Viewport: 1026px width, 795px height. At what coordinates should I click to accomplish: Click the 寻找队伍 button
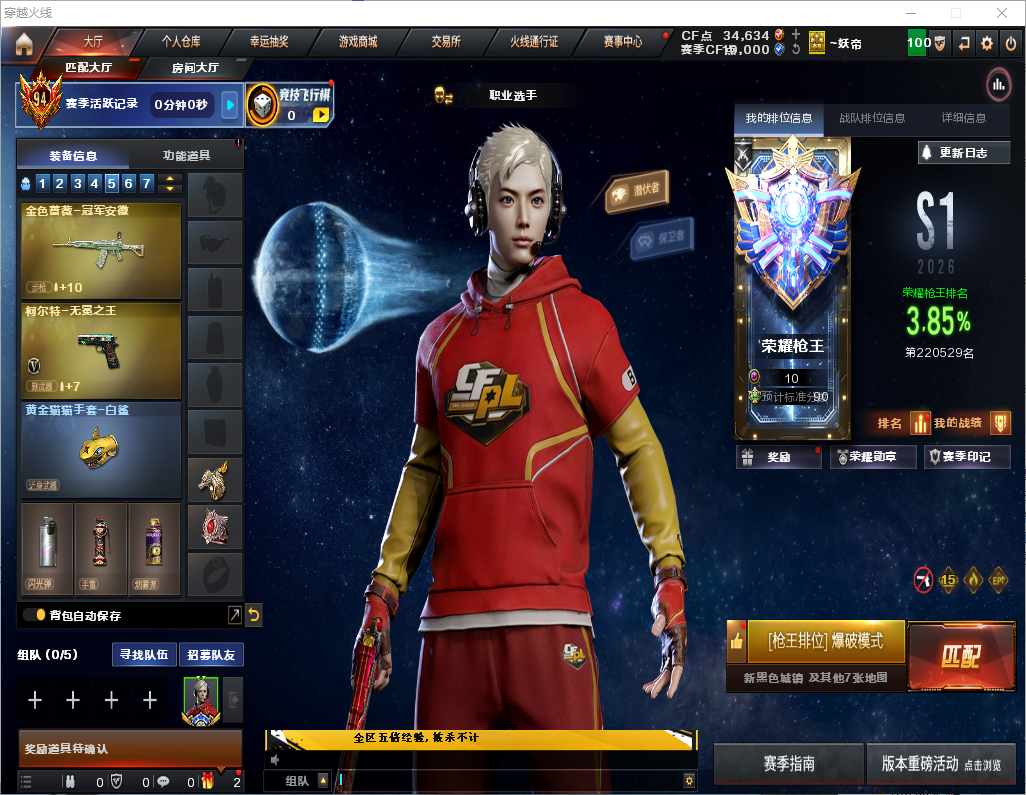146,655
